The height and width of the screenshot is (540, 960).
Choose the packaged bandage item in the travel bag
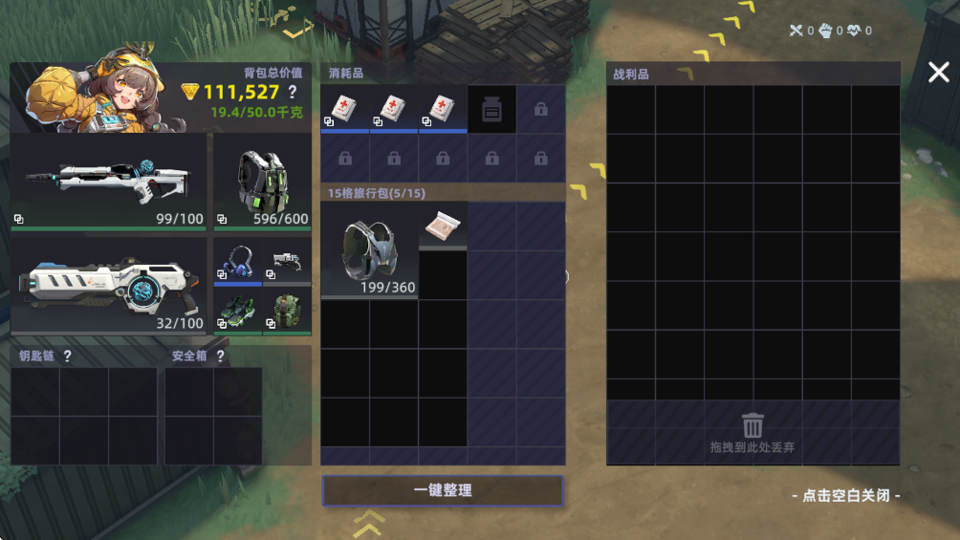[x=442, y=227]
